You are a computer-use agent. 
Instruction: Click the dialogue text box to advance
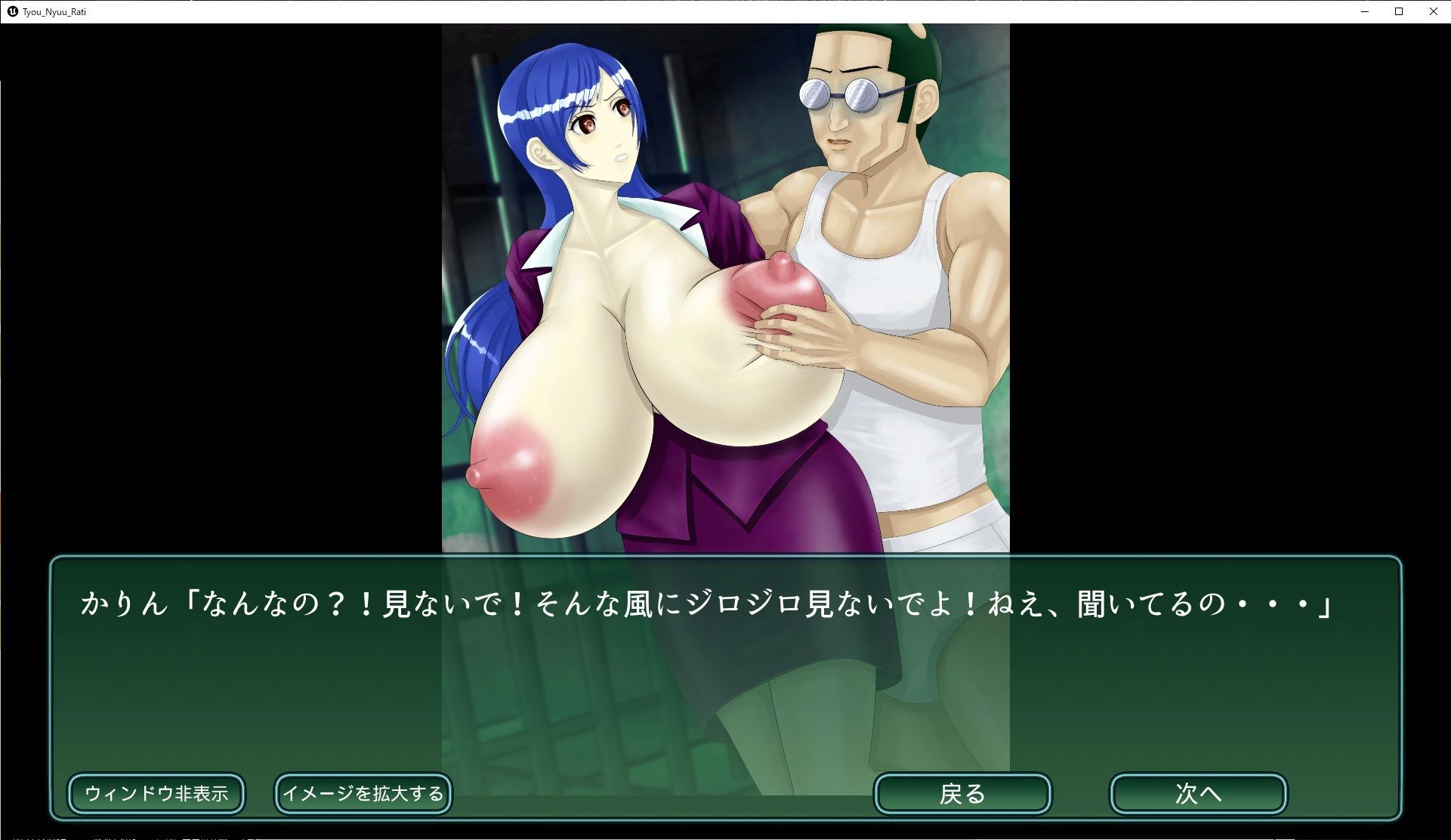(x=725, y=665)
